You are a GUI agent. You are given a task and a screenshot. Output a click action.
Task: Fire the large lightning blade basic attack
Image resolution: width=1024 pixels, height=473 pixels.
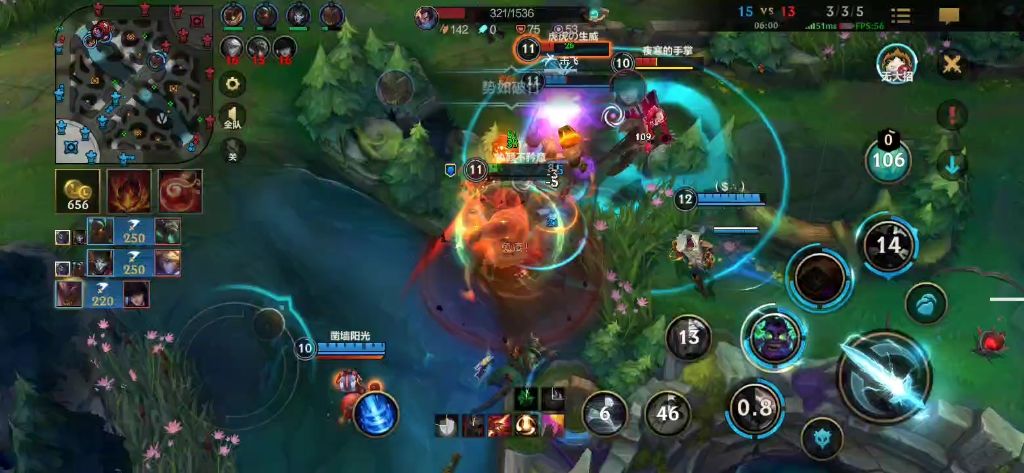pos(884,374)
